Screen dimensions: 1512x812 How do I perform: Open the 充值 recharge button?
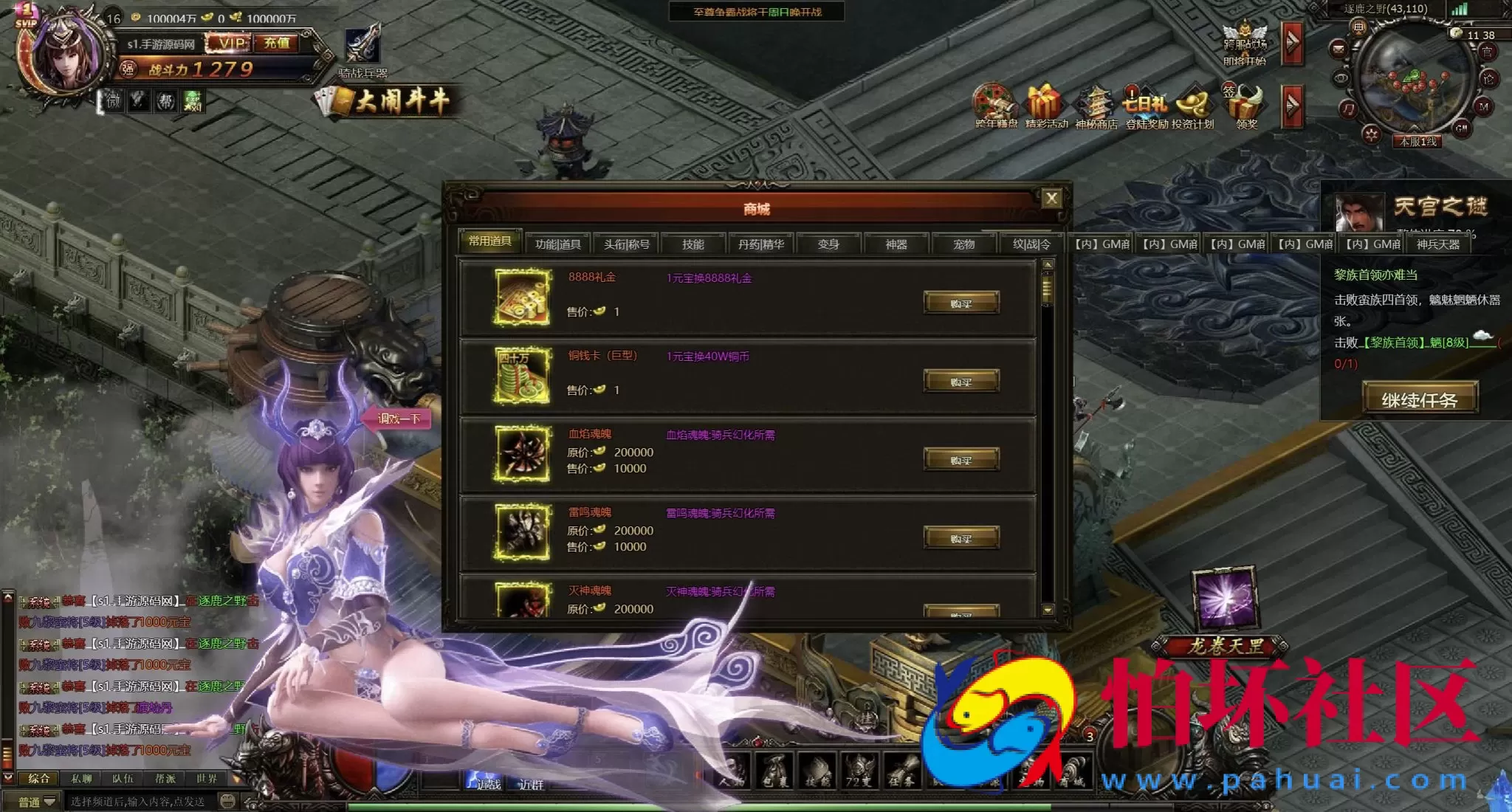277,44
